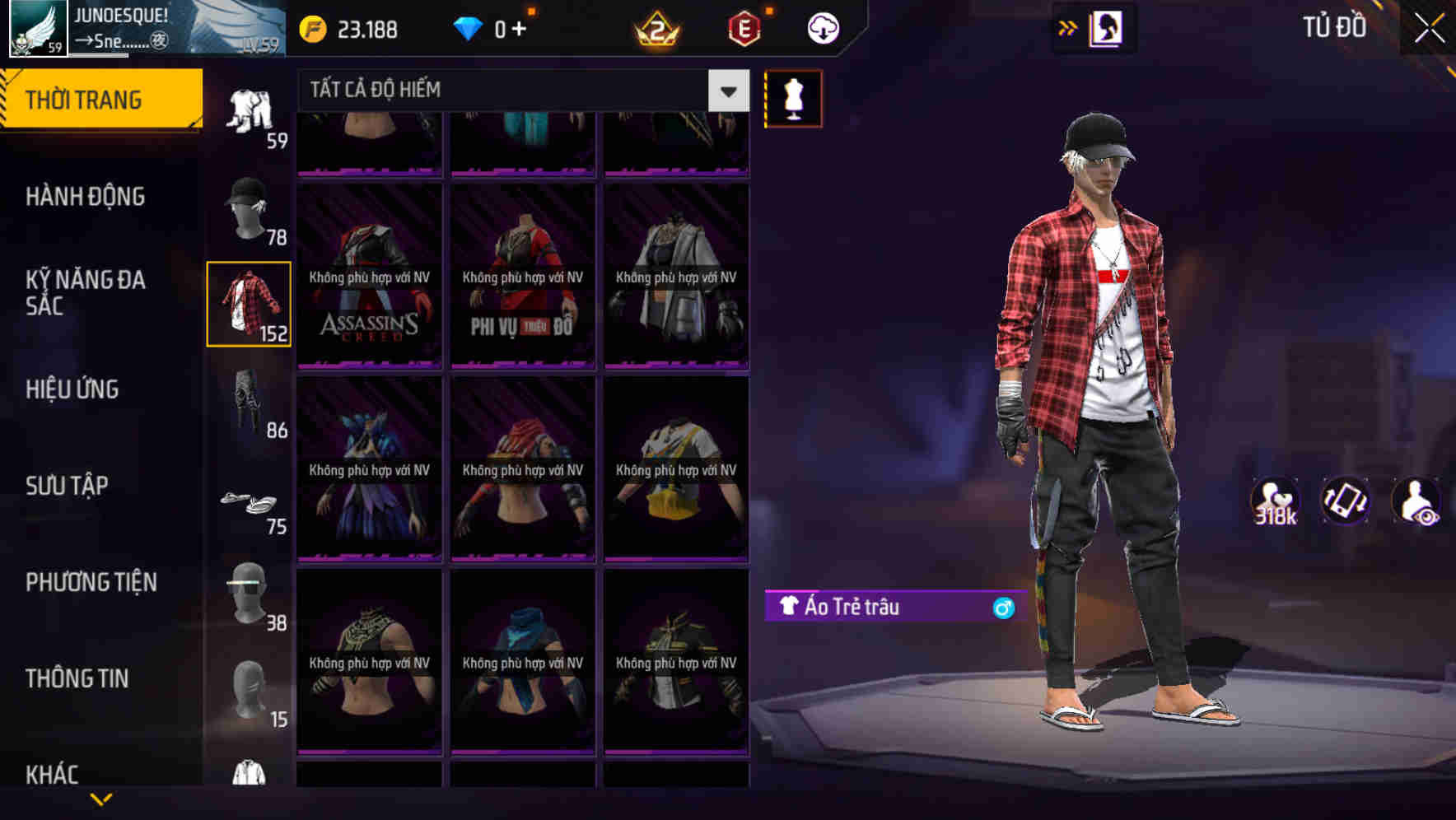Viewport: 1456px width, 820px height.
Task: Open the HIỆU ỨNG section
Action: [74, 389]
